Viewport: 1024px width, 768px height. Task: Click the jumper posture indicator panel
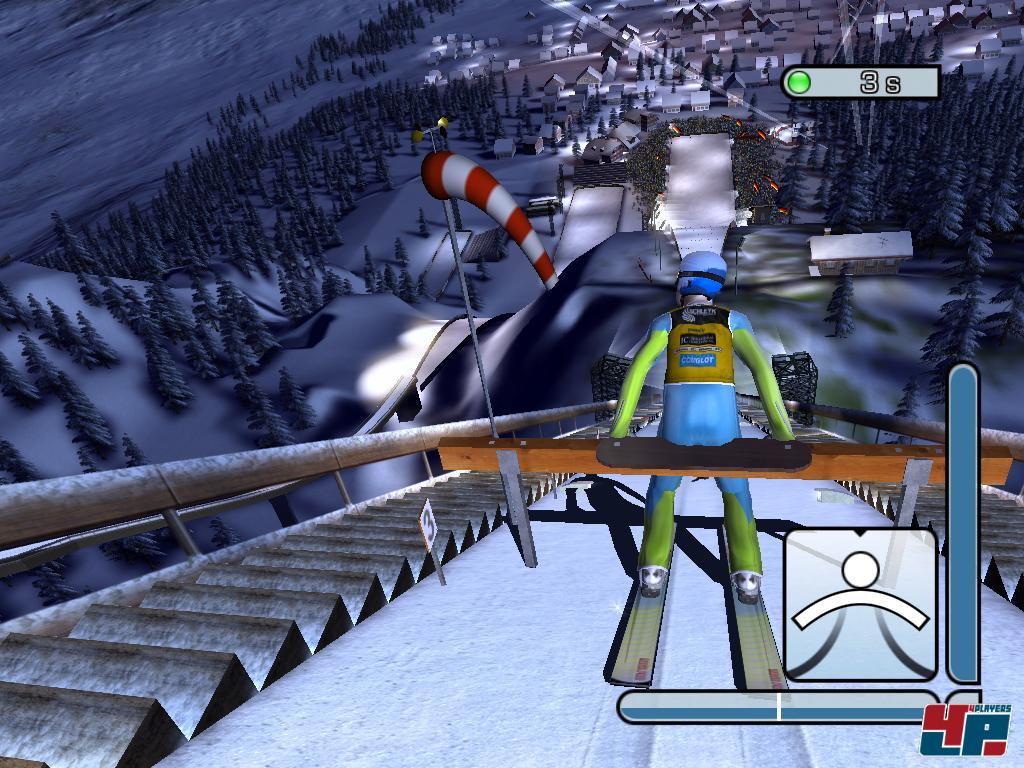coord(860,604)
